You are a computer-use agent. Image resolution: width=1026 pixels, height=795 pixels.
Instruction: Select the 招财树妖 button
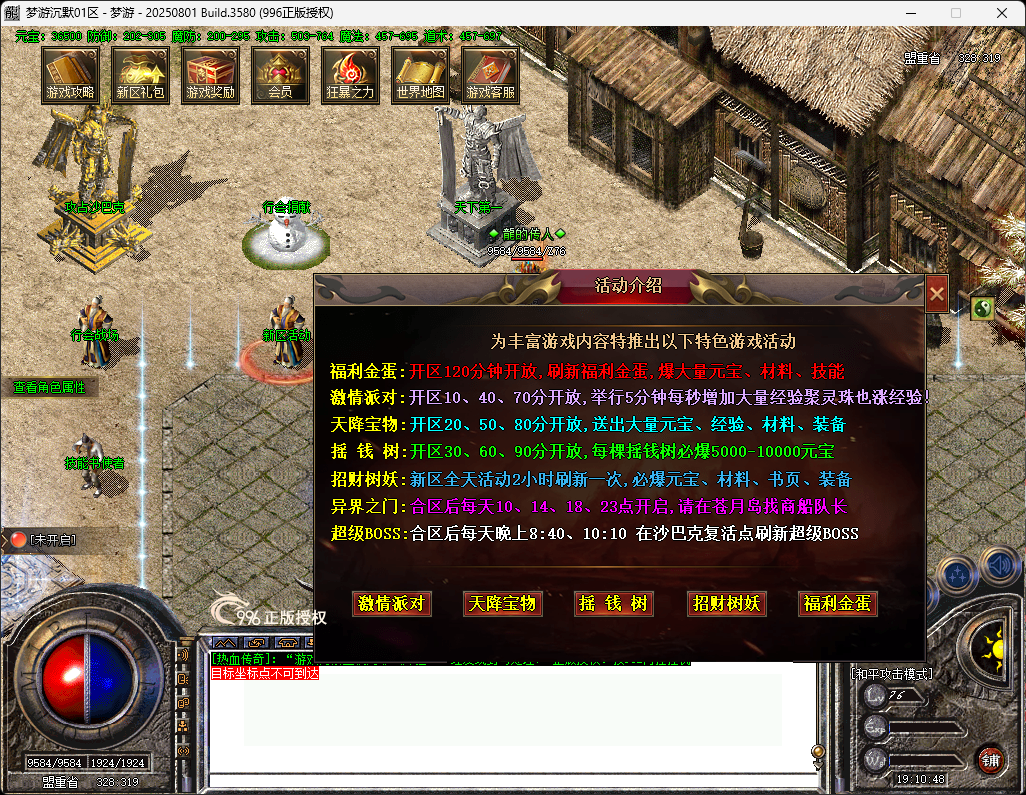click(727, 603)
